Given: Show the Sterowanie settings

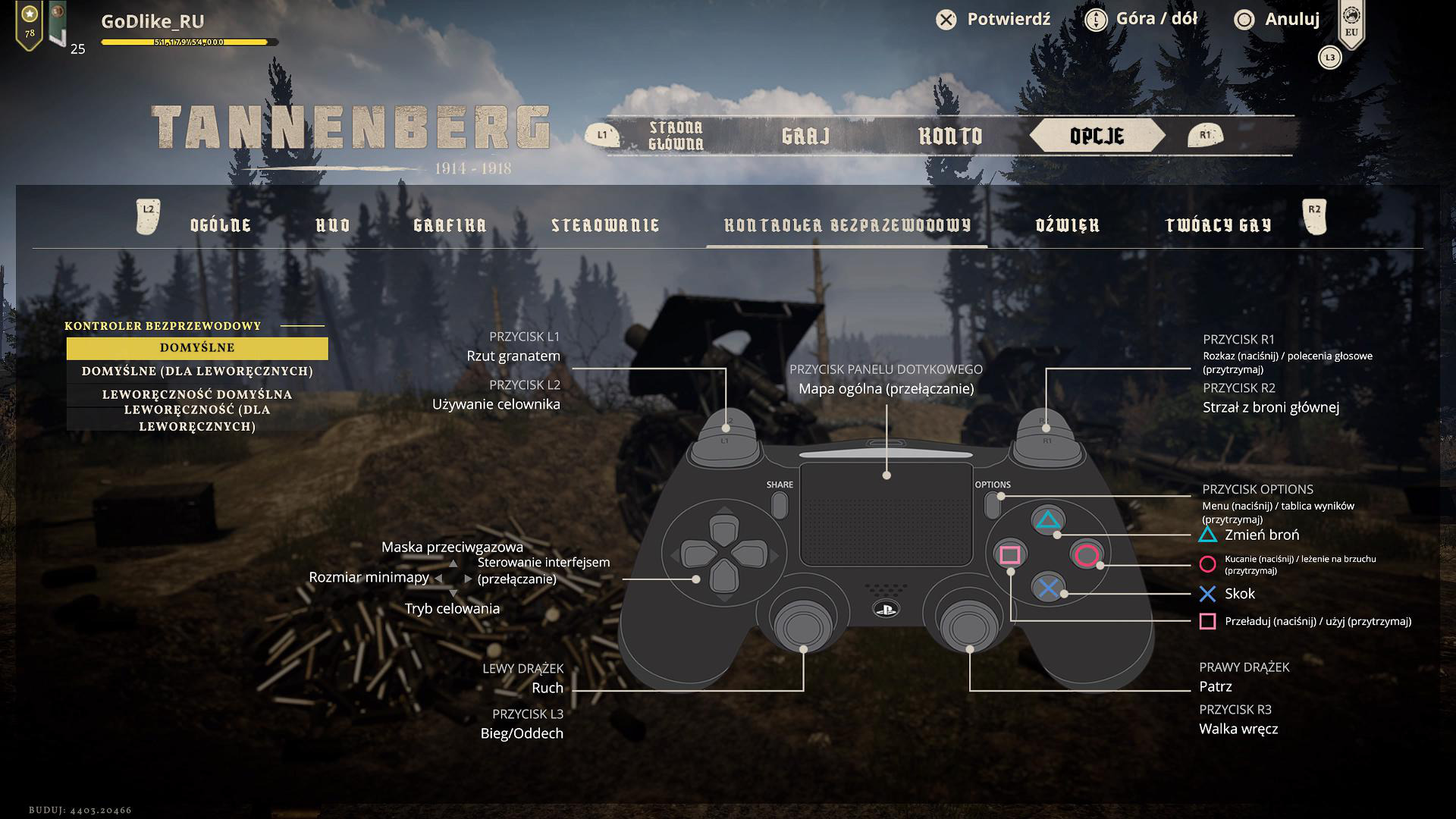Looking at the screenshot, I should pos(605,225).
